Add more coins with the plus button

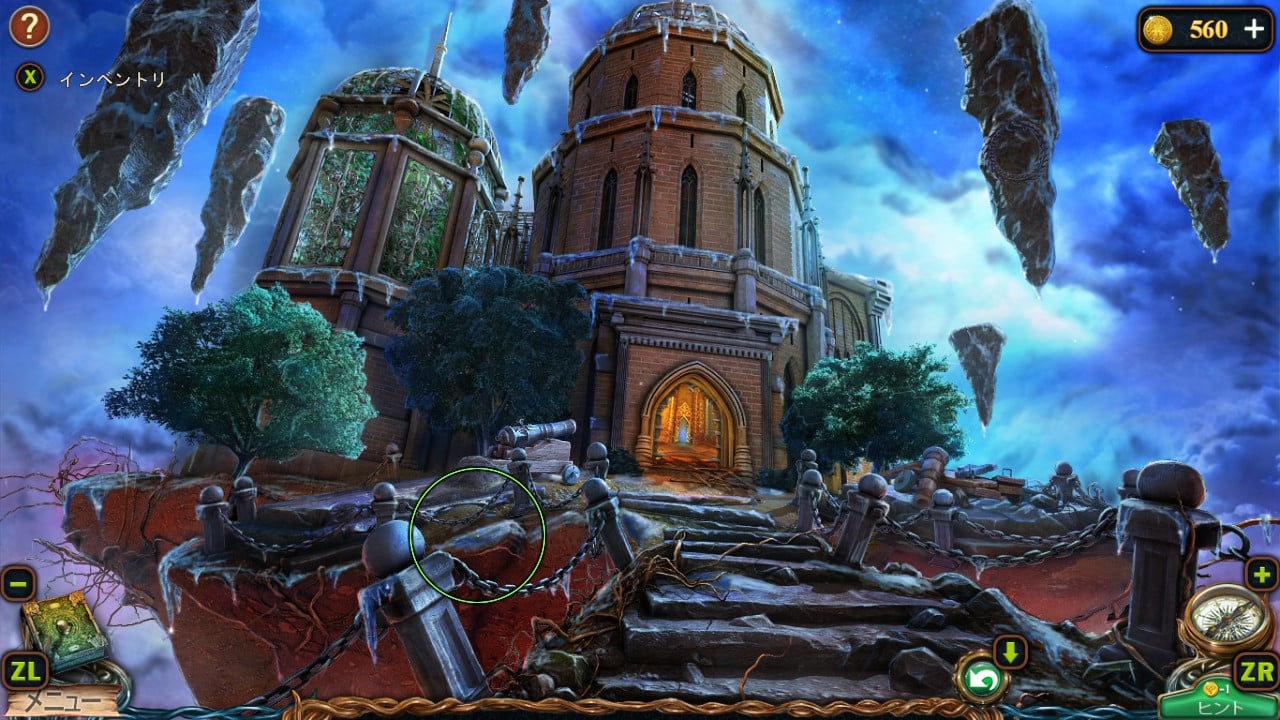[1254, 29]
